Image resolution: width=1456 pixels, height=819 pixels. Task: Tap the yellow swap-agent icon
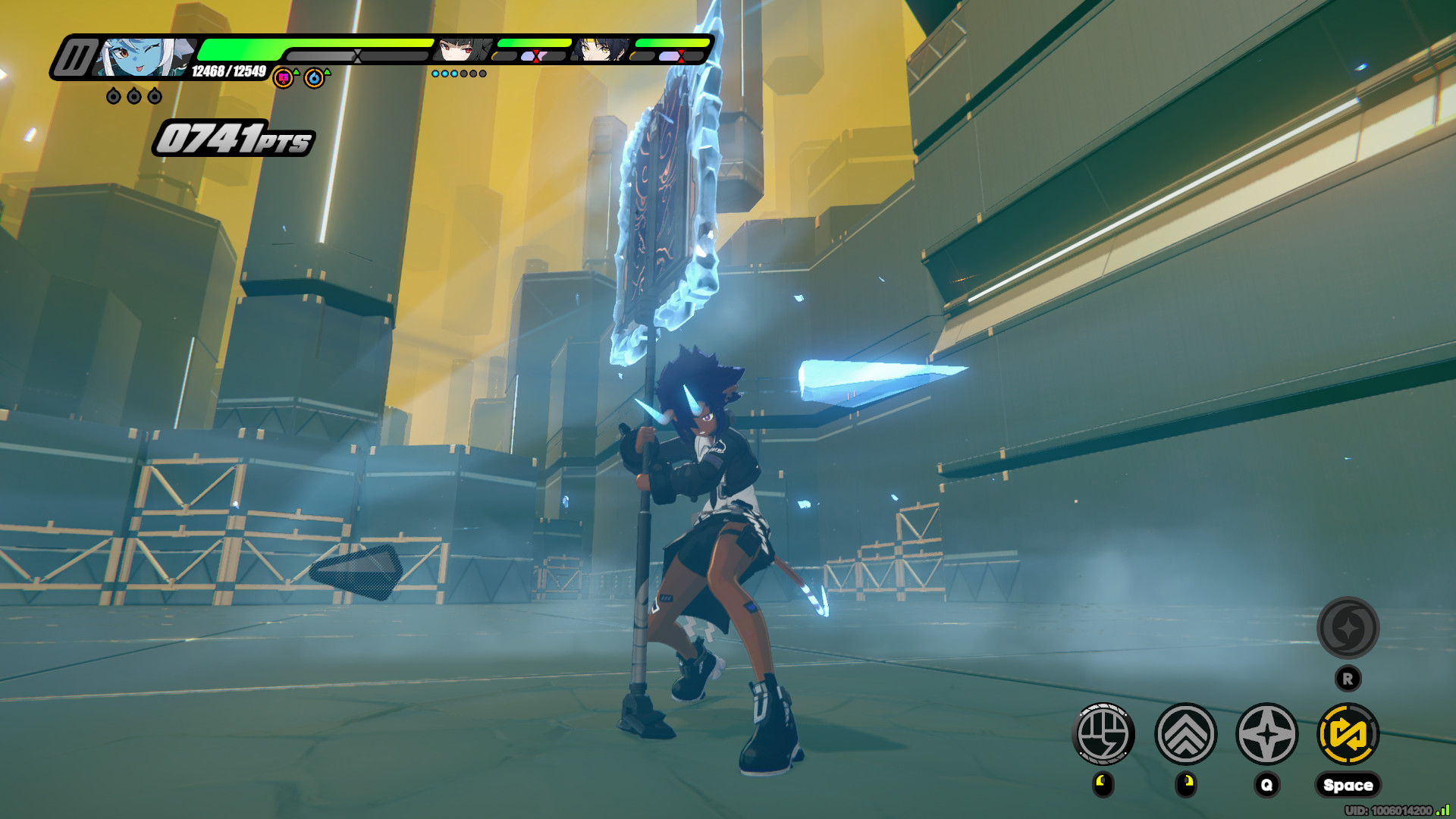click(1348, 733)
